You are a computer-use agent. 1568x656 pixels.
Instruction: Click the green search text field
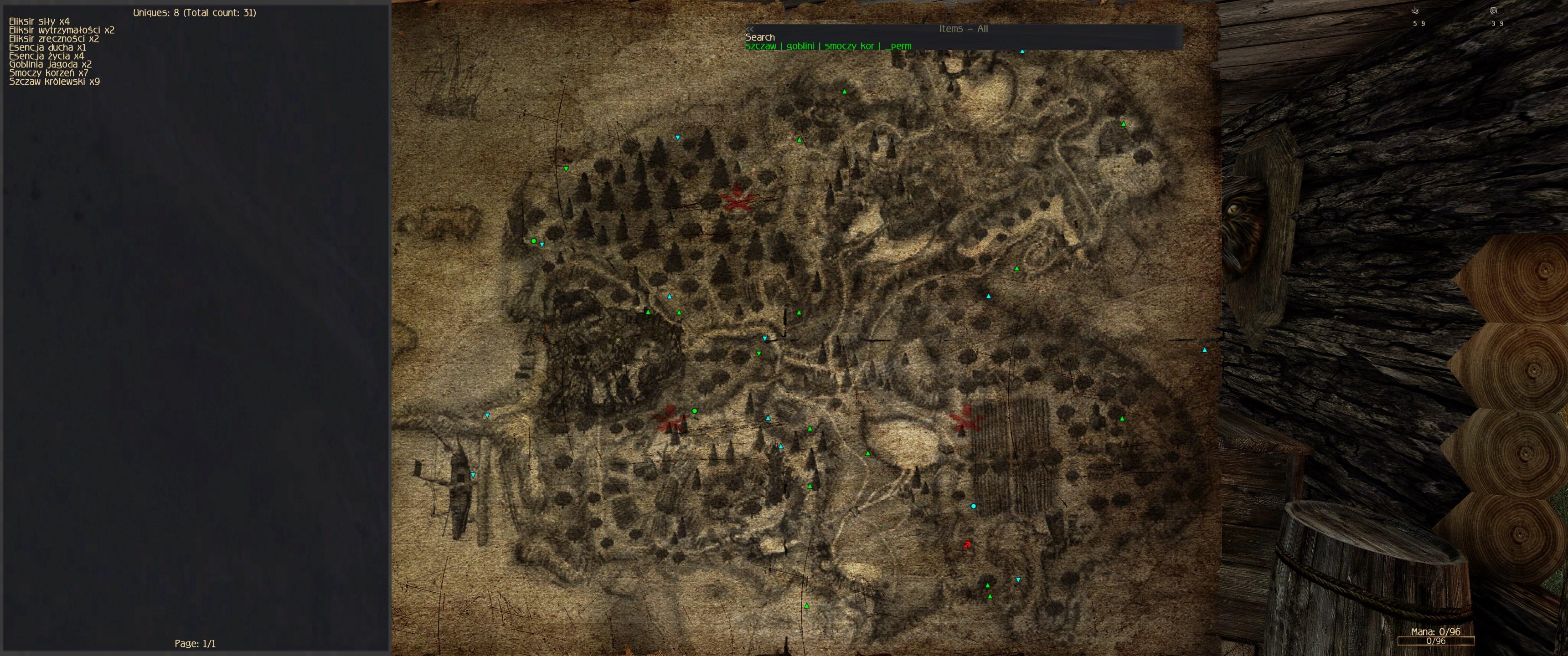tap(828, 46)
